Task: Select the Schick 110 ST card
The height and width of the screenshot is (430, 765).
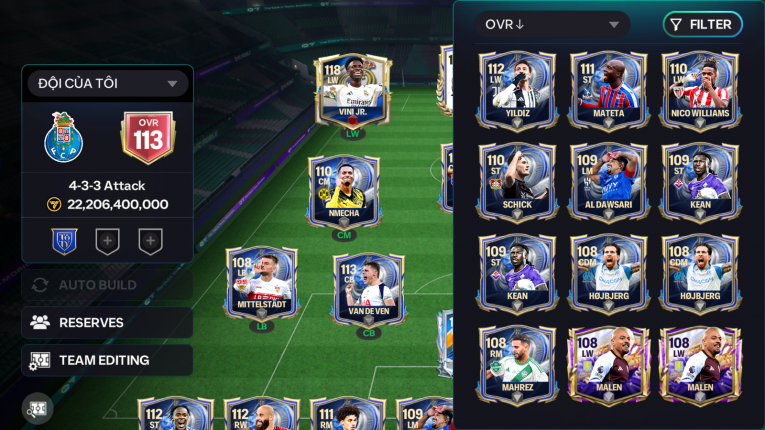Action: (x=517, y=181)
